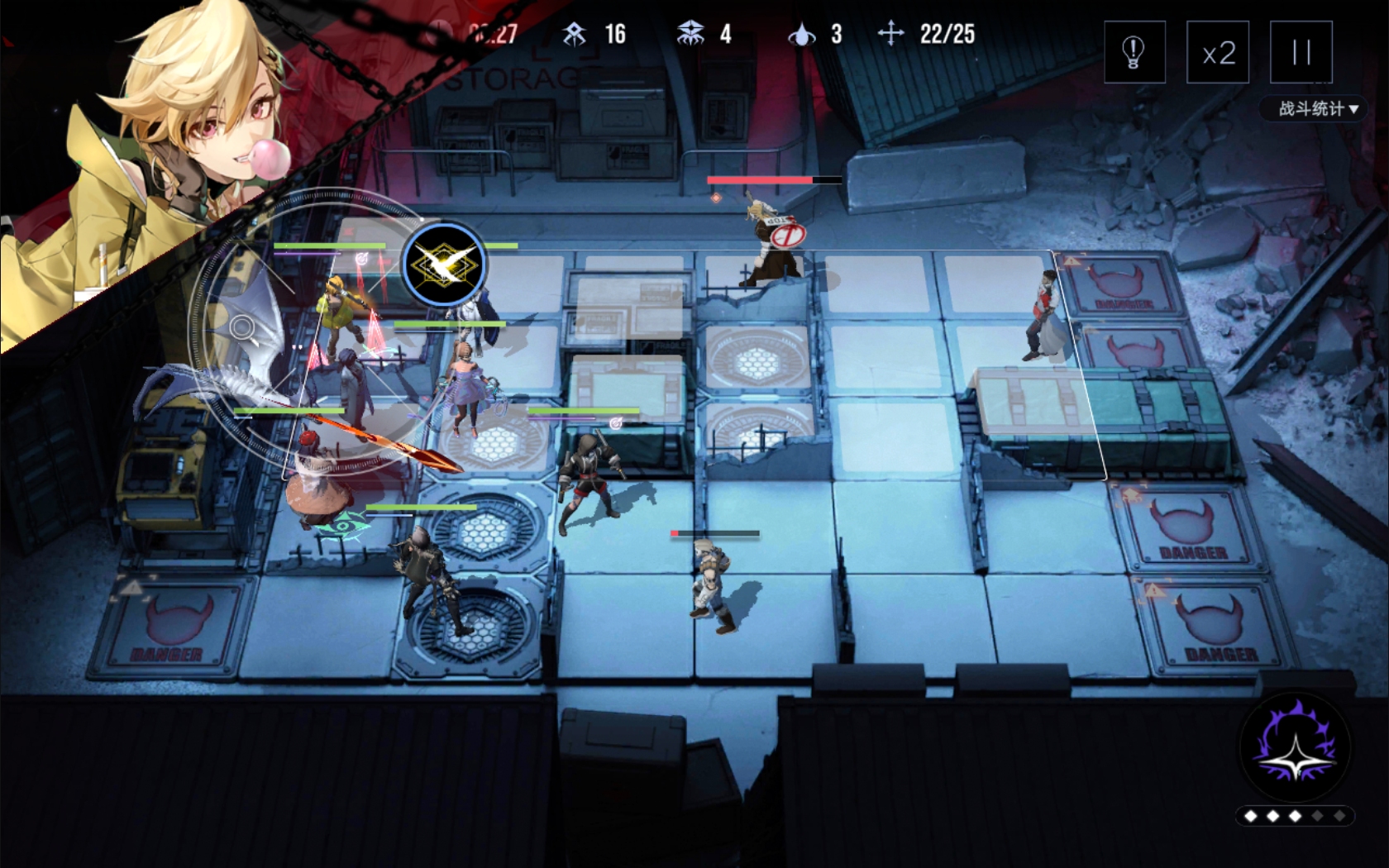1389x868 pixels.
Task: Pause the battle
Action: click(1301, 53)
